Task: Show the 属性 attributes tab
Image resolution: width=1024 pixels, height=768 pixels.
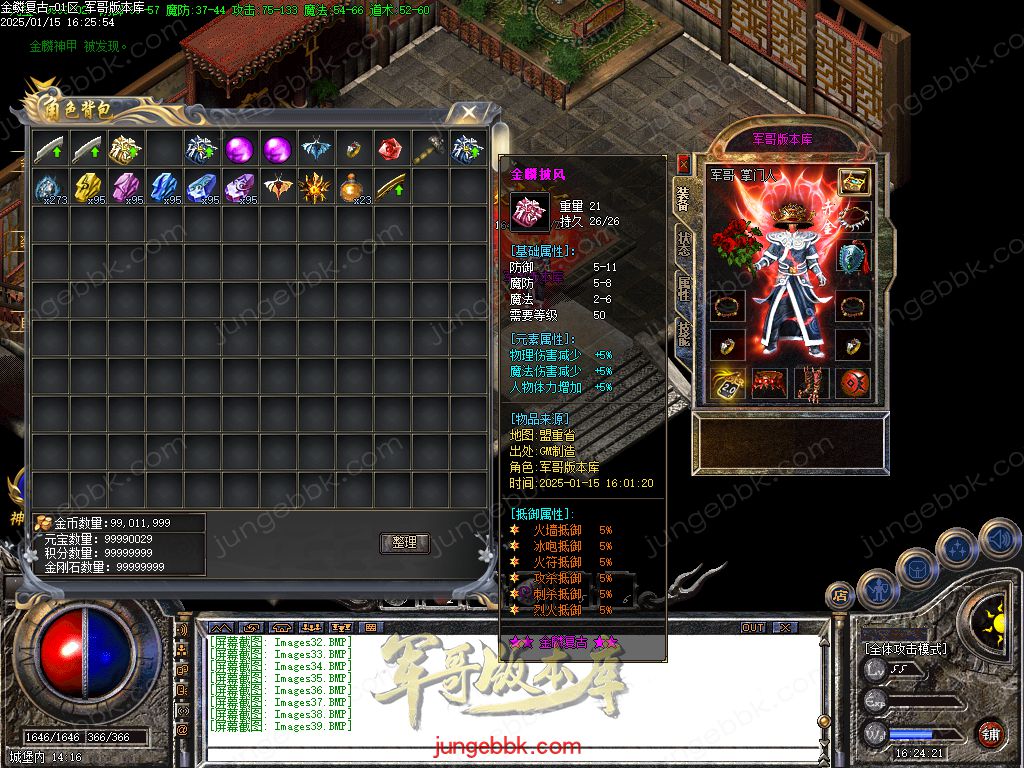Action: pos(683,289)
